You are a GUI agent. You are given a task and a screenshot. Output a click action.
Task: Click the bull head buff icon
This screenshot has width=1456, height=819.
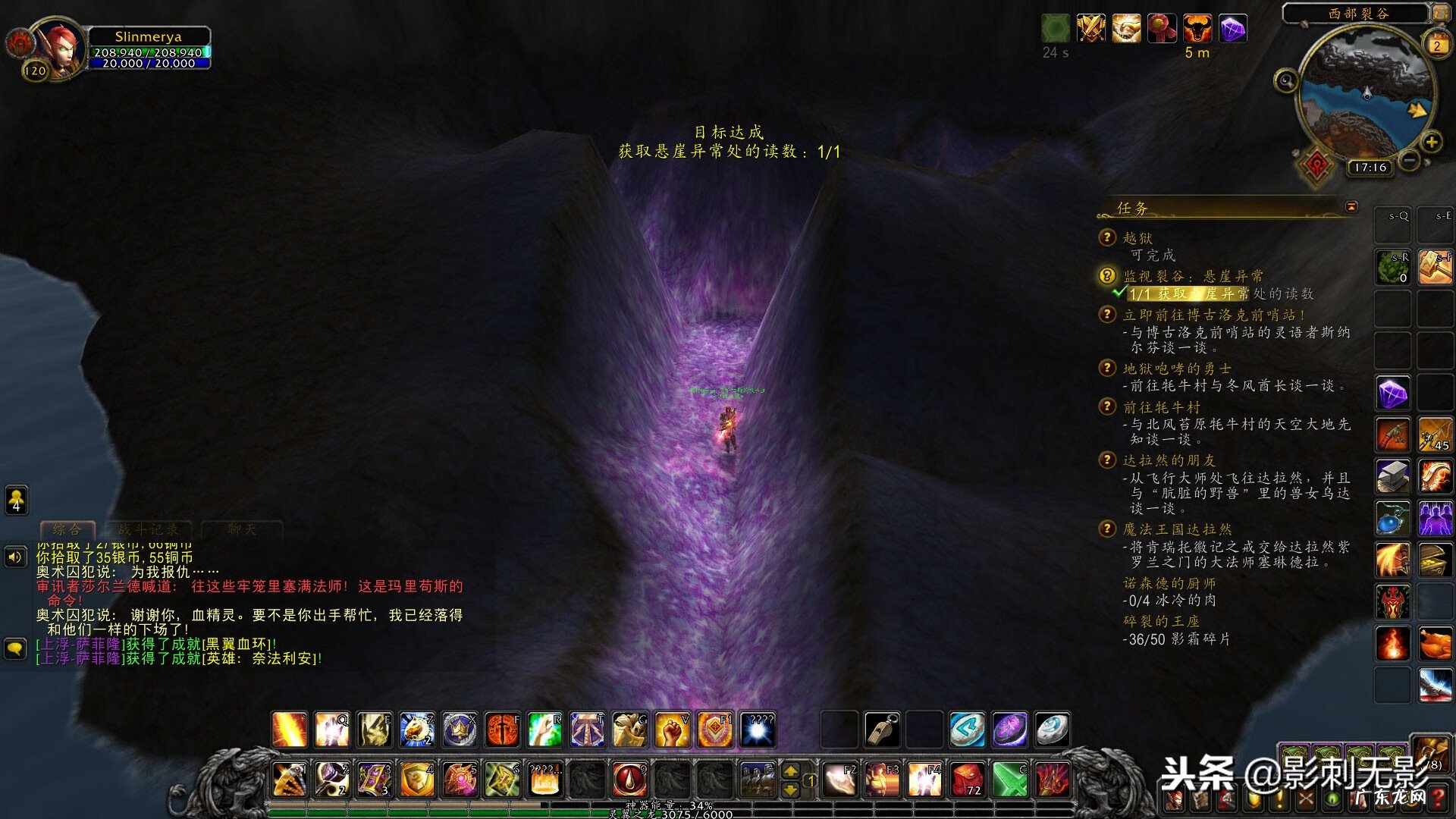click(x=1197, y=29)
